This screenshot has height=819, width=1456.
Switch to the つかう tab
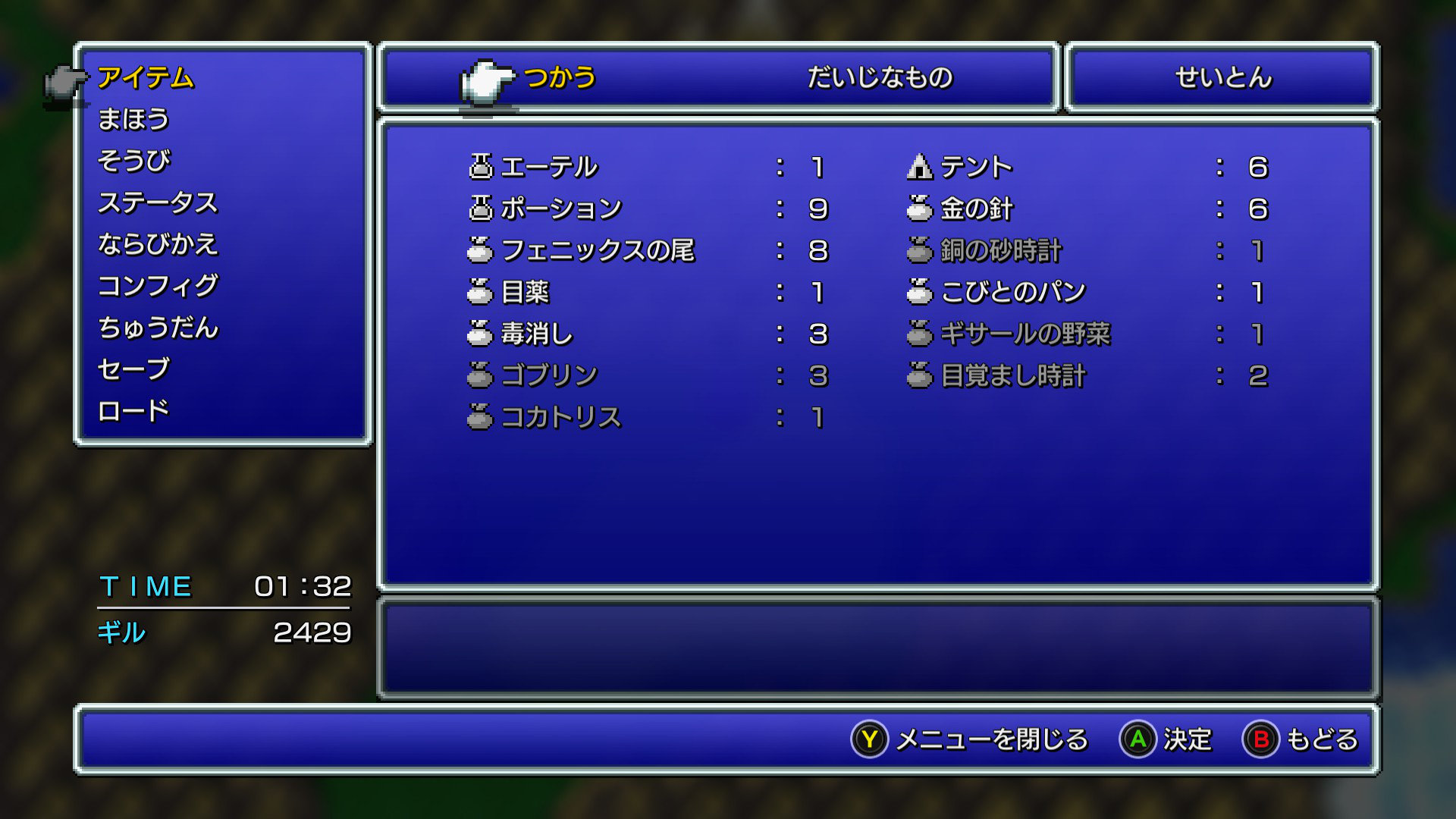click(x=560, y=77)
